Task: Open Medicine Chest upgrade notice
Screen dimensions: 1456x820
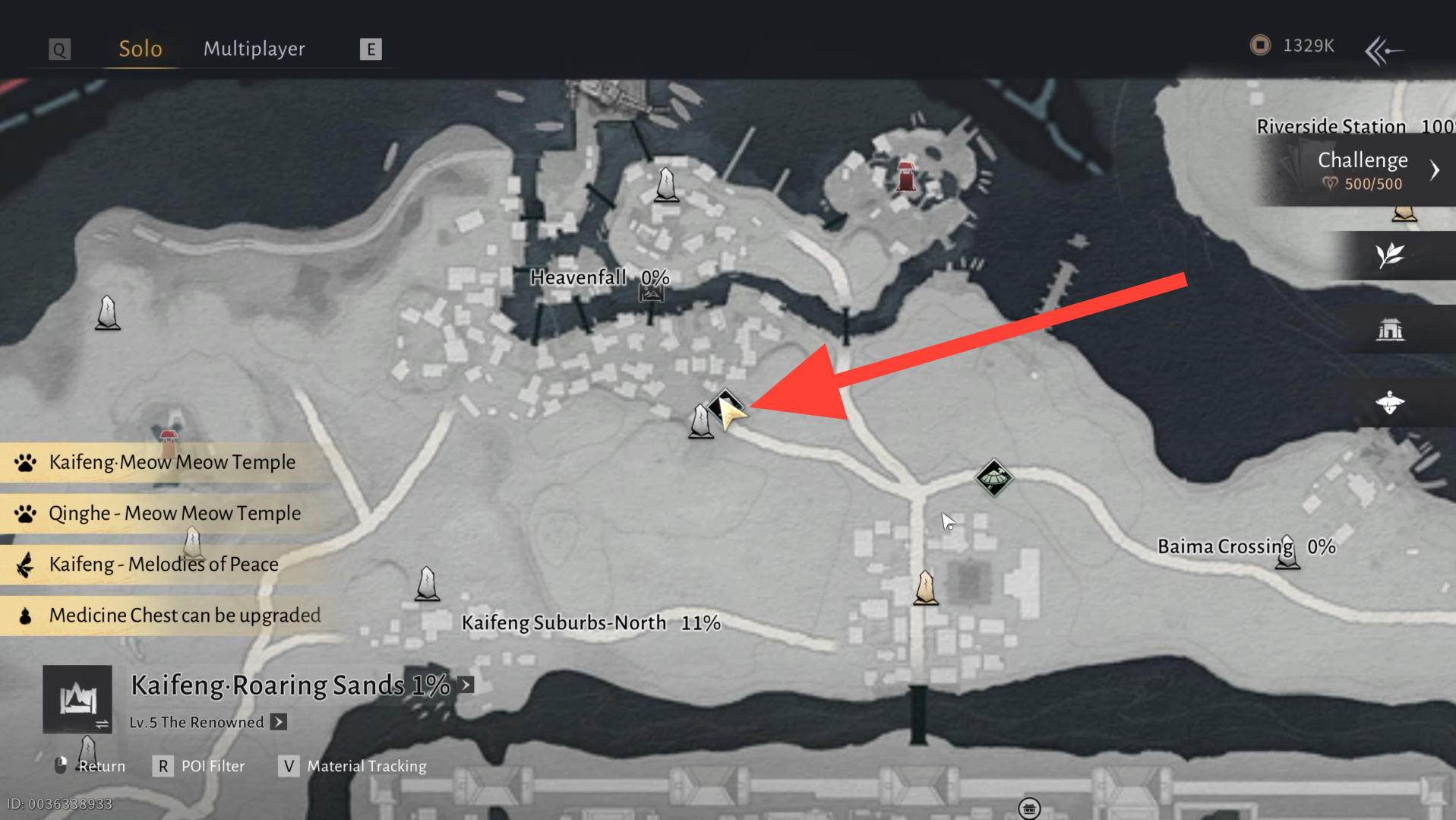Action: click(184, 615)
